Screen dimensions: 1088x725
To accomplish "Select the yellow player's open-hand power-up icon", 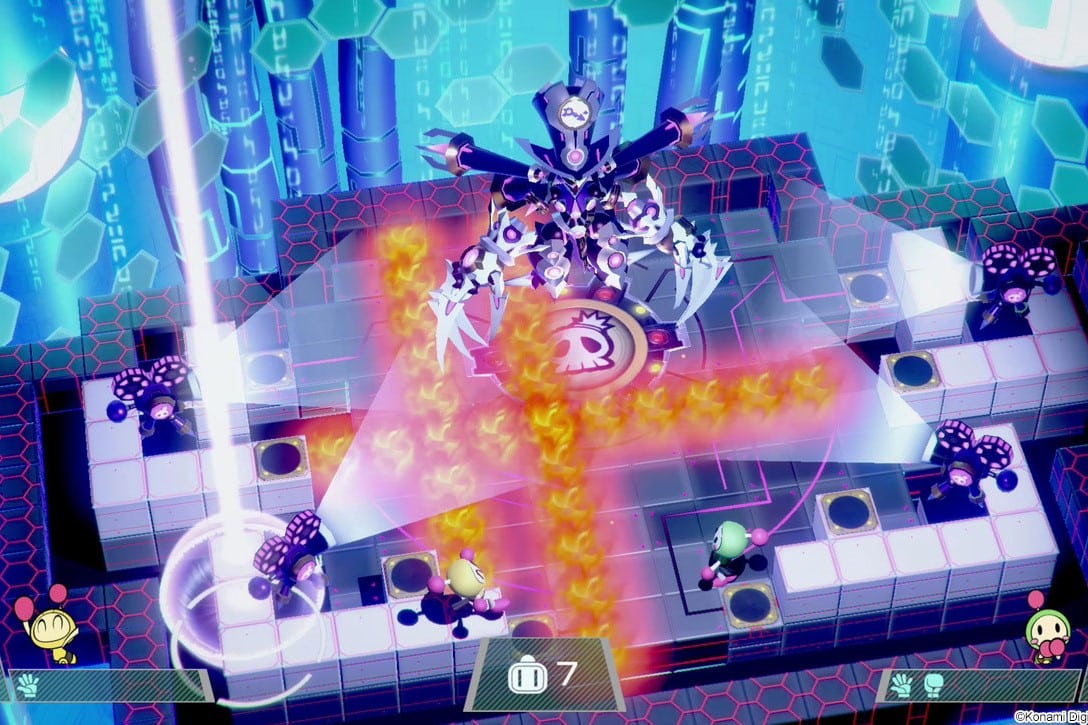I will (x=27, y=687).
